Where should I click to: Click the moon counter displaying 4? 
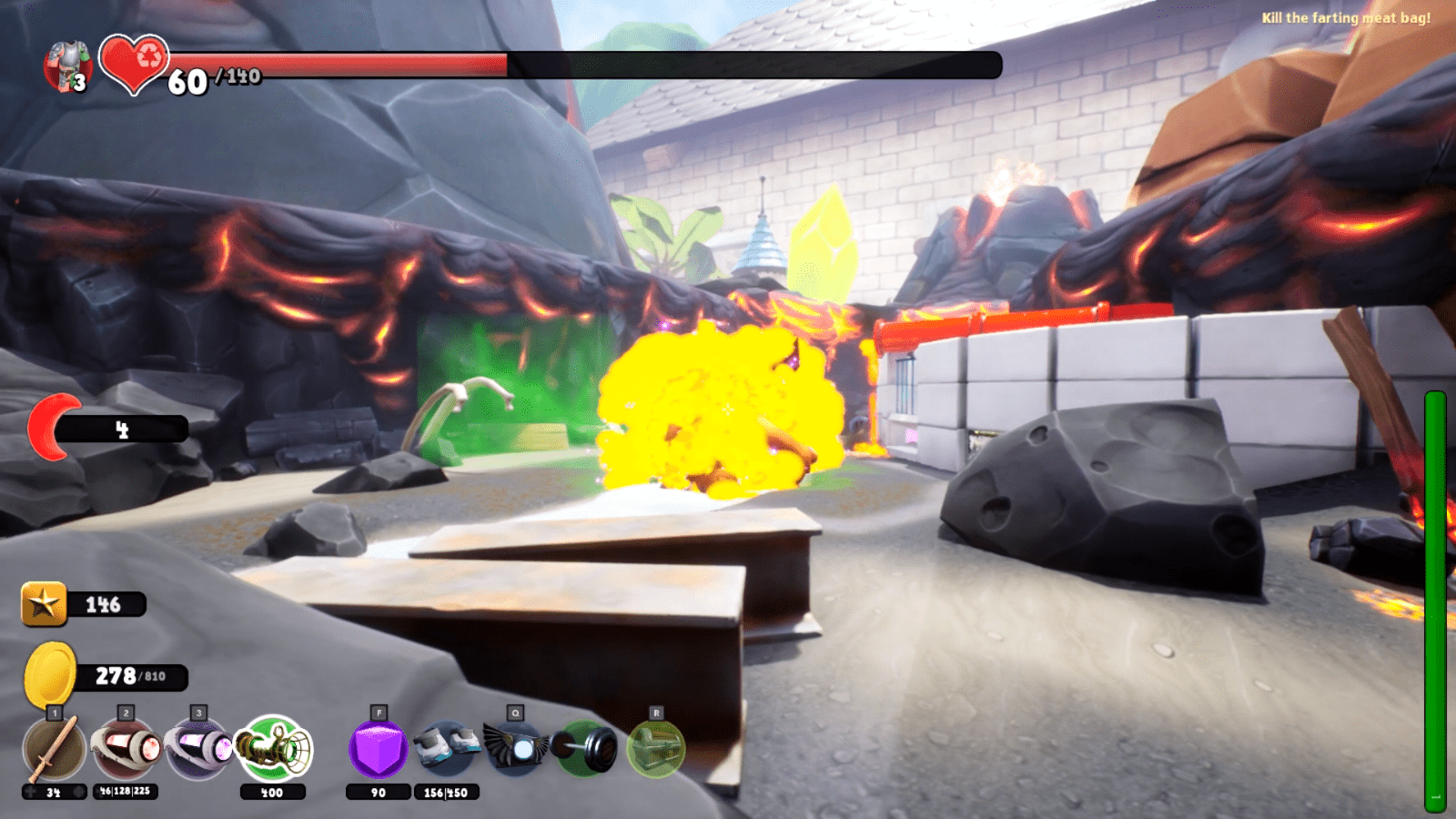(x=122, y=428)
